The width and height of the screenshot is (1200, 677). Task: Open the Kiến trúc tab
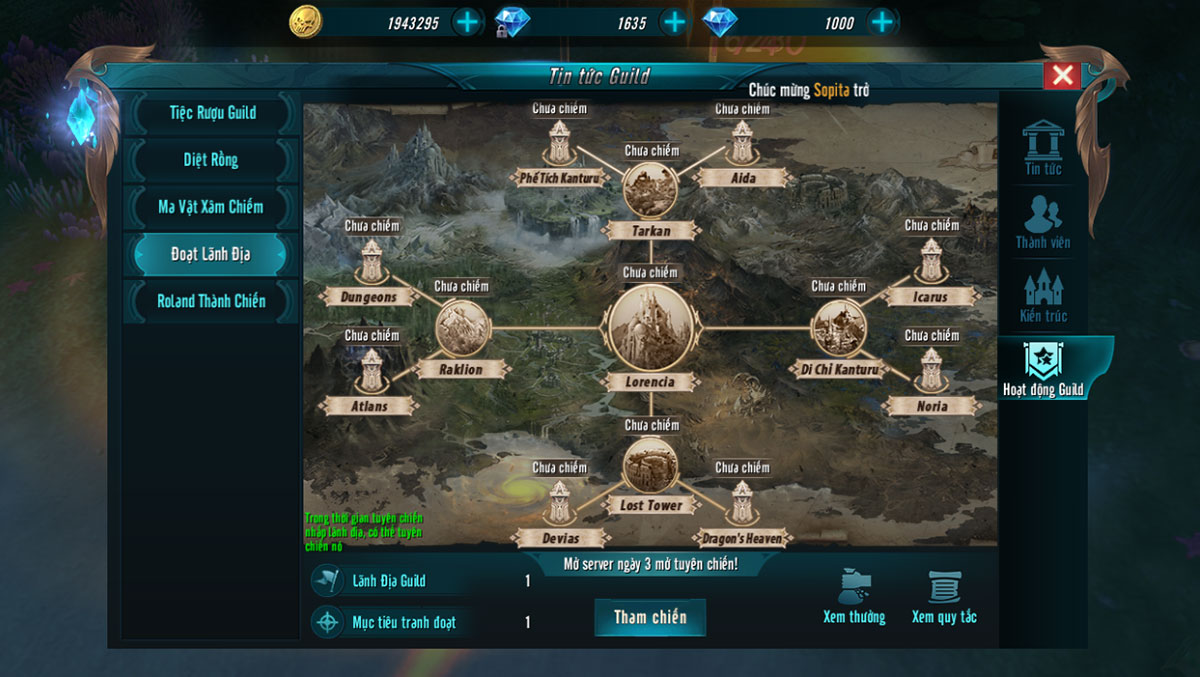(x=1043, y=295)
